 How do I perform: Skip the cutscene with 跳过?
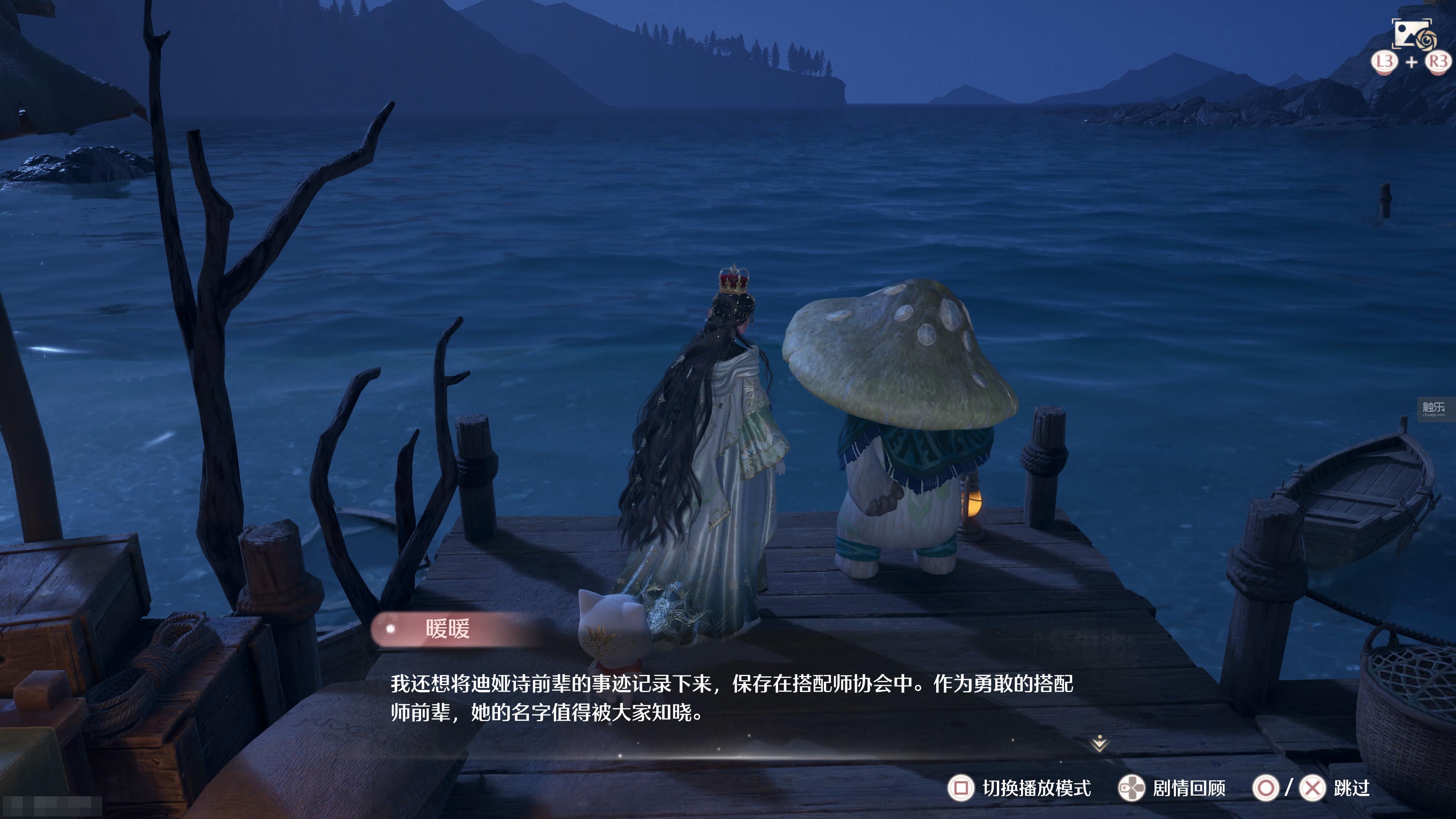pyautogui.click(x=1351, y=788)
